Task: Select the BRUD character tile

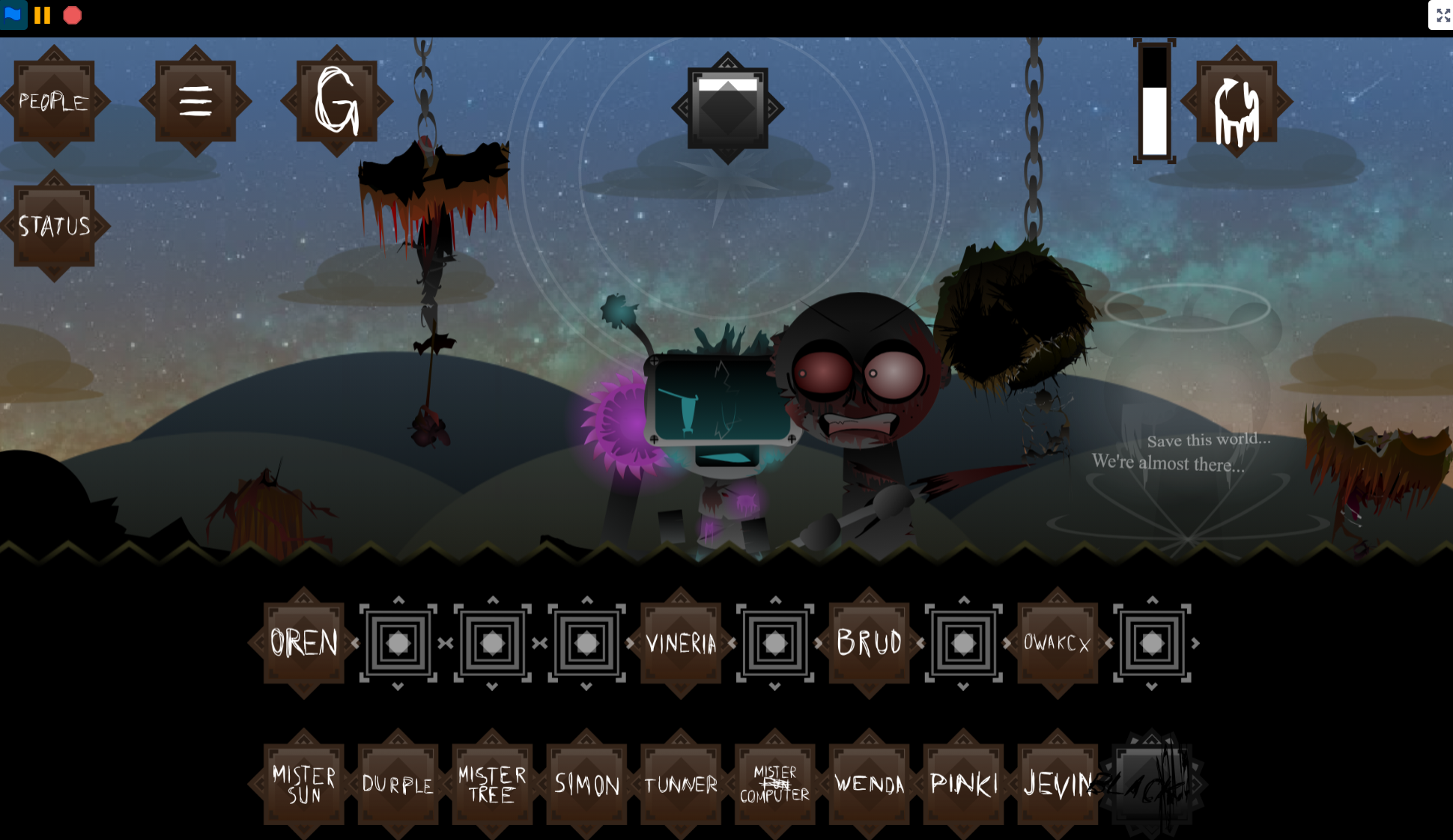Action: click(x=869, y=642)
